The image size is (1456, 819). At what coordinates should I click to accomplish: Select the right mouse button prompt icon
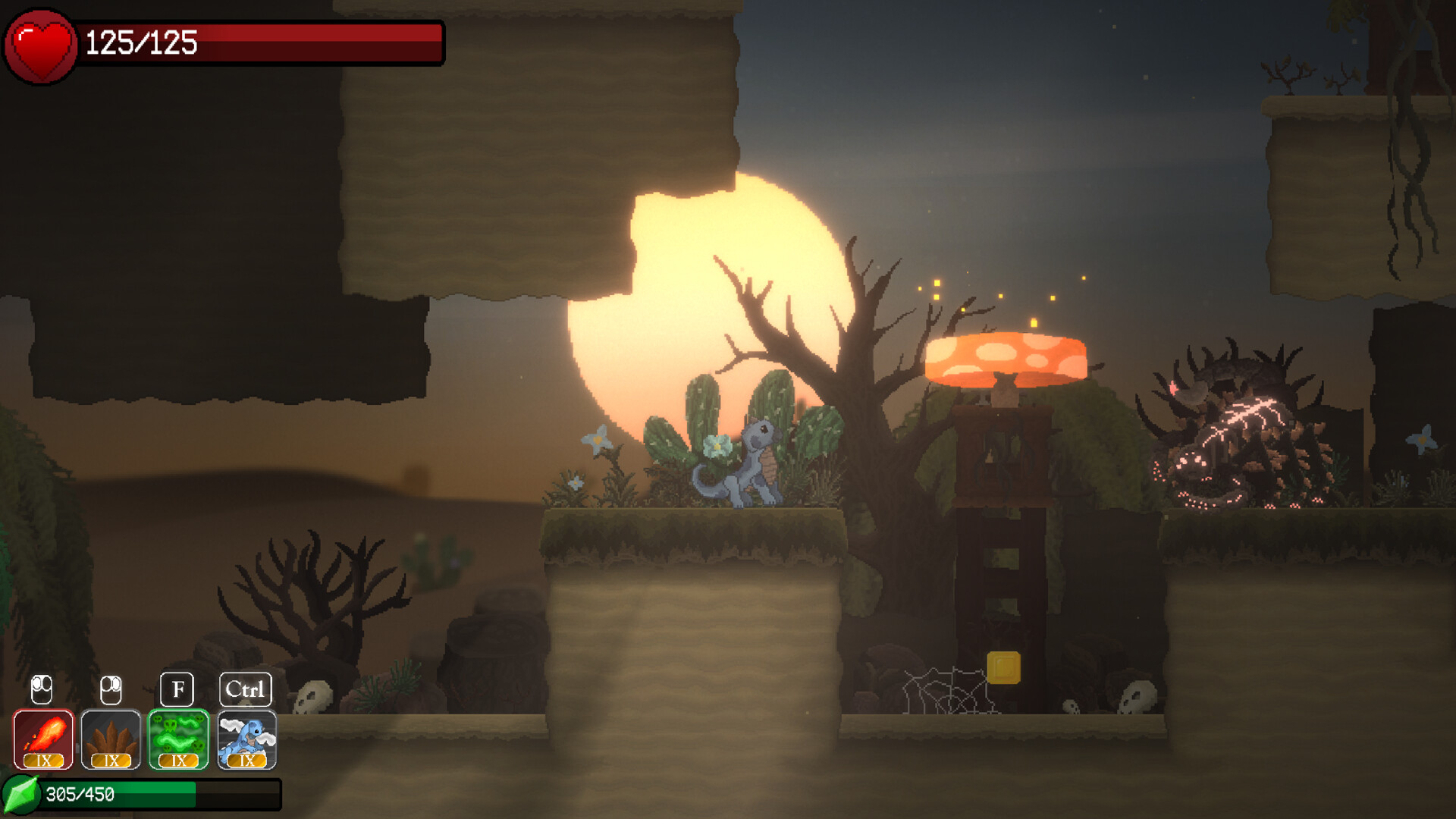[110, 689]
